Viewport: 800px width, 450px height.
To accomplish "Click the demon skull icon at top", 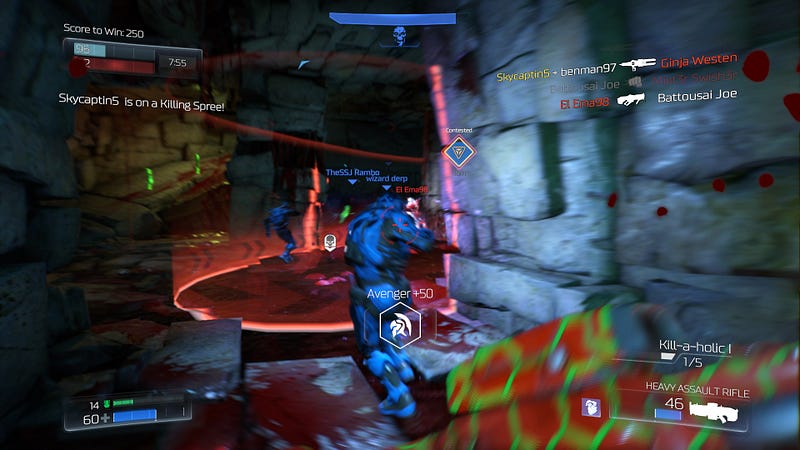I will click(x=400, y=36).
